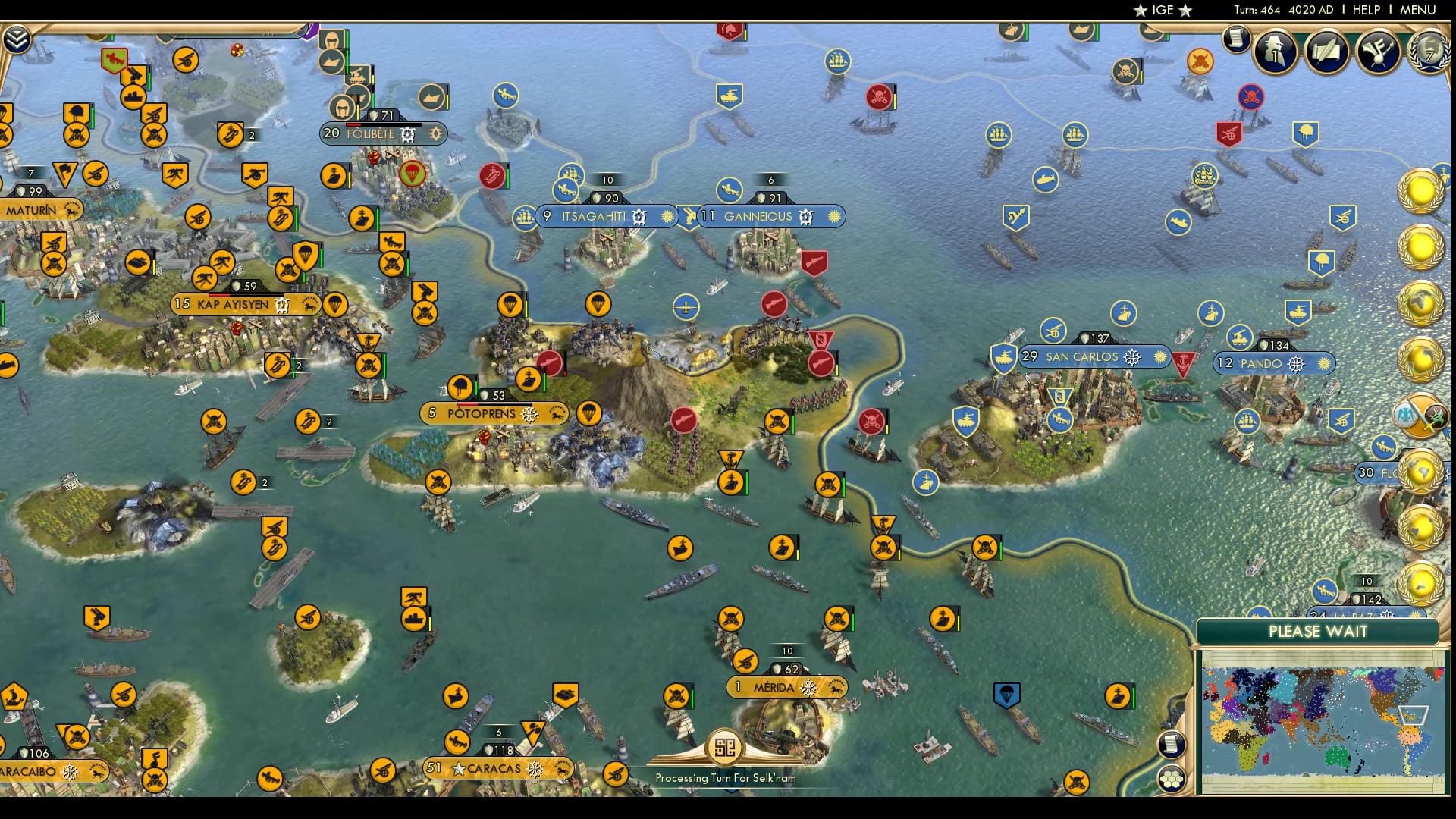
Task: Open HELP from the top bar
Action: coord(1365,11)
